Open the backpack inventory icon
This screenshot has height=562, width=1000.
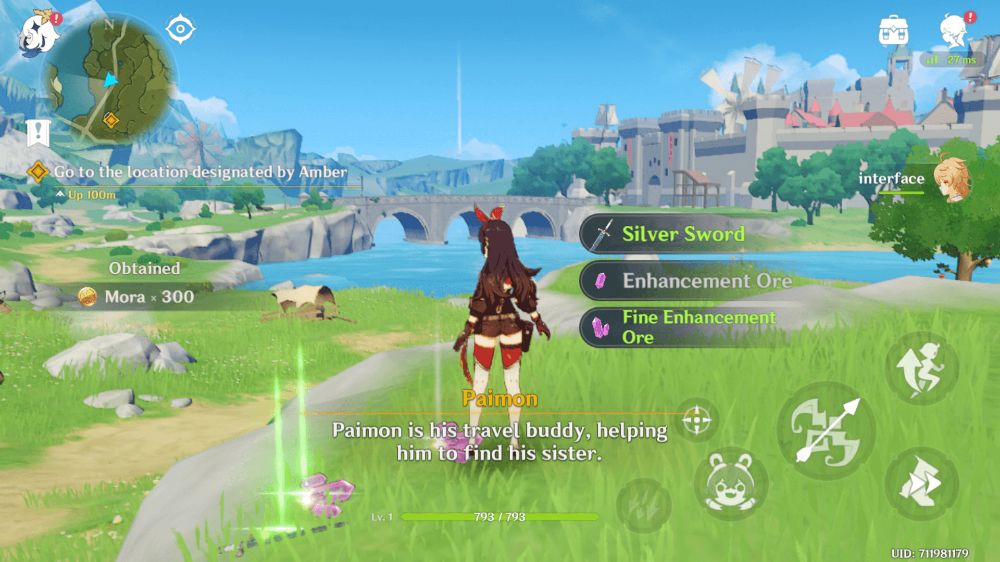[893, 31]
